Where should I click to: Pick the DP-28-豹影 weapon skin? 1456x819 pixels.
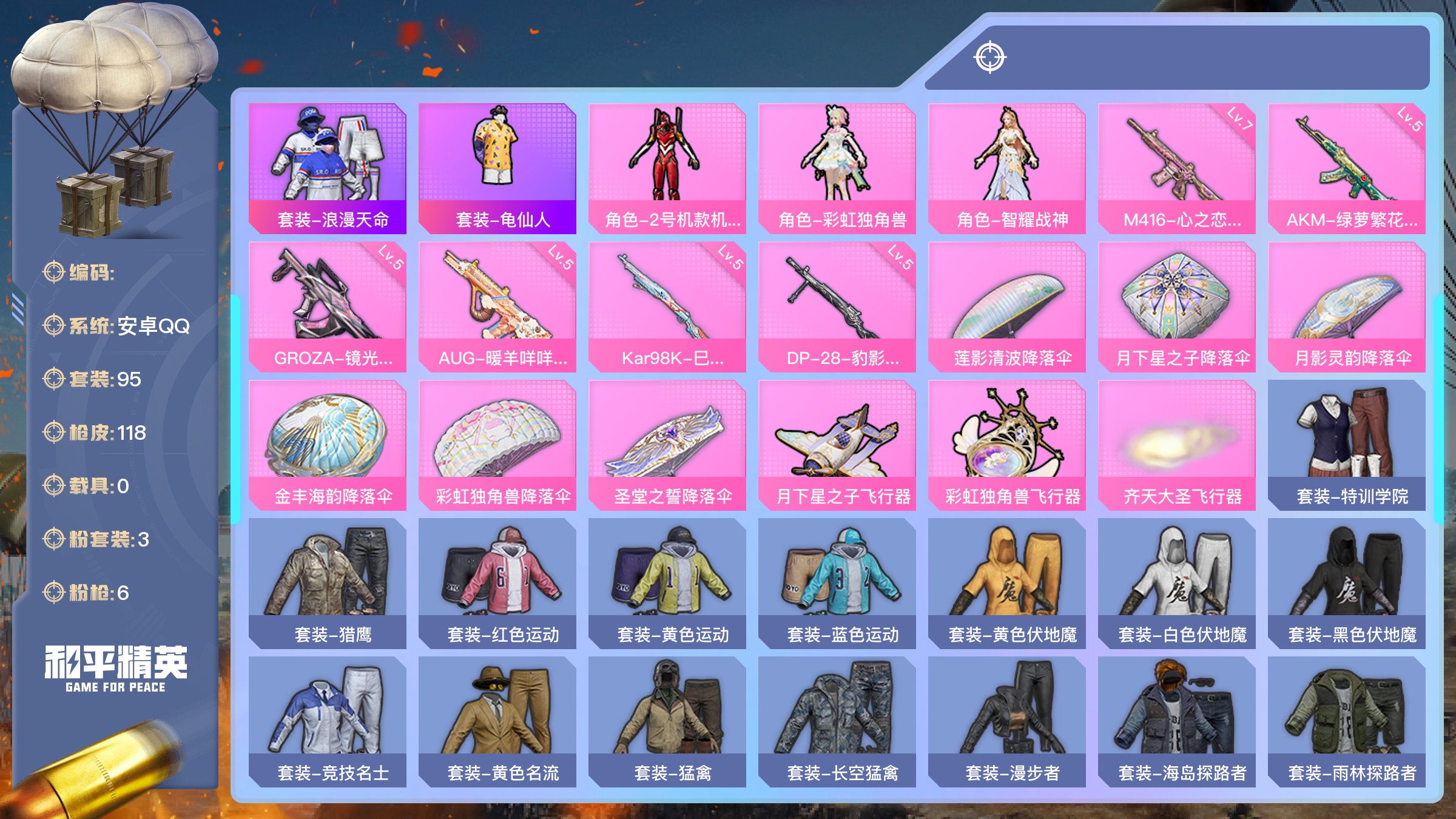pyautogui.click(x=837, y=306)
